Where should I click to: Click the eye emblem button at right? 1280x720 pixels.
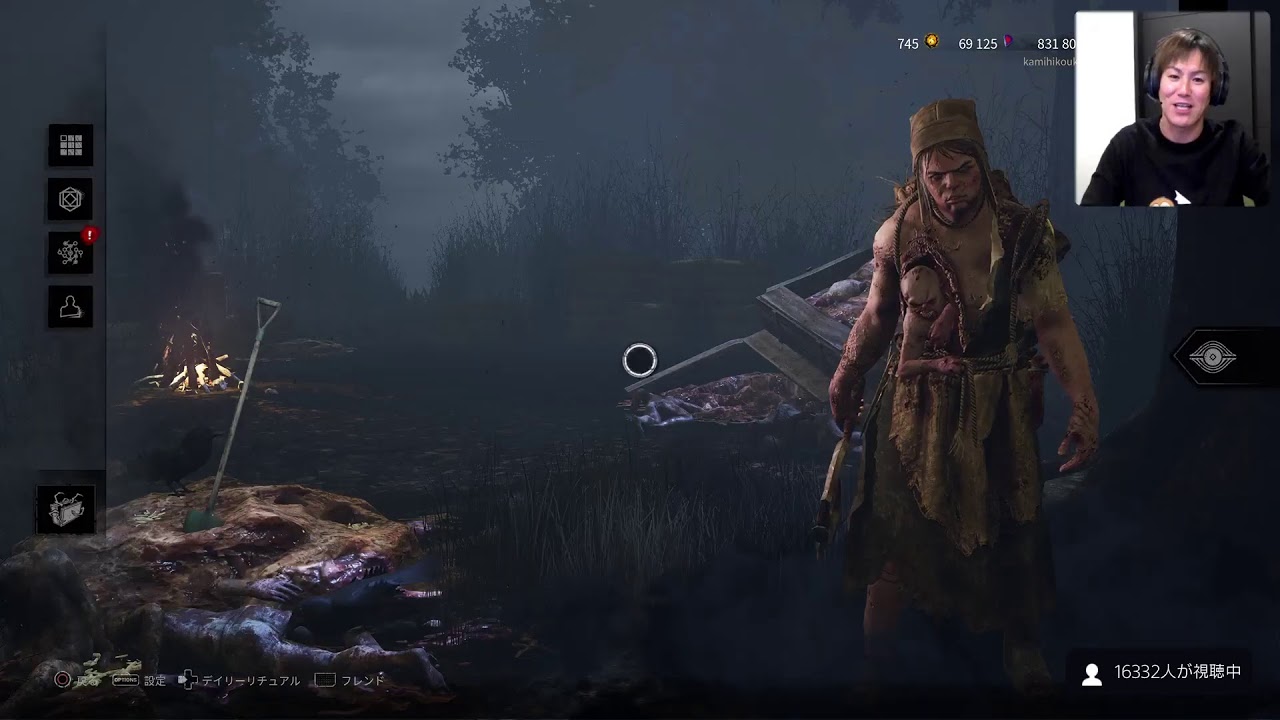tap(1212, 357)
